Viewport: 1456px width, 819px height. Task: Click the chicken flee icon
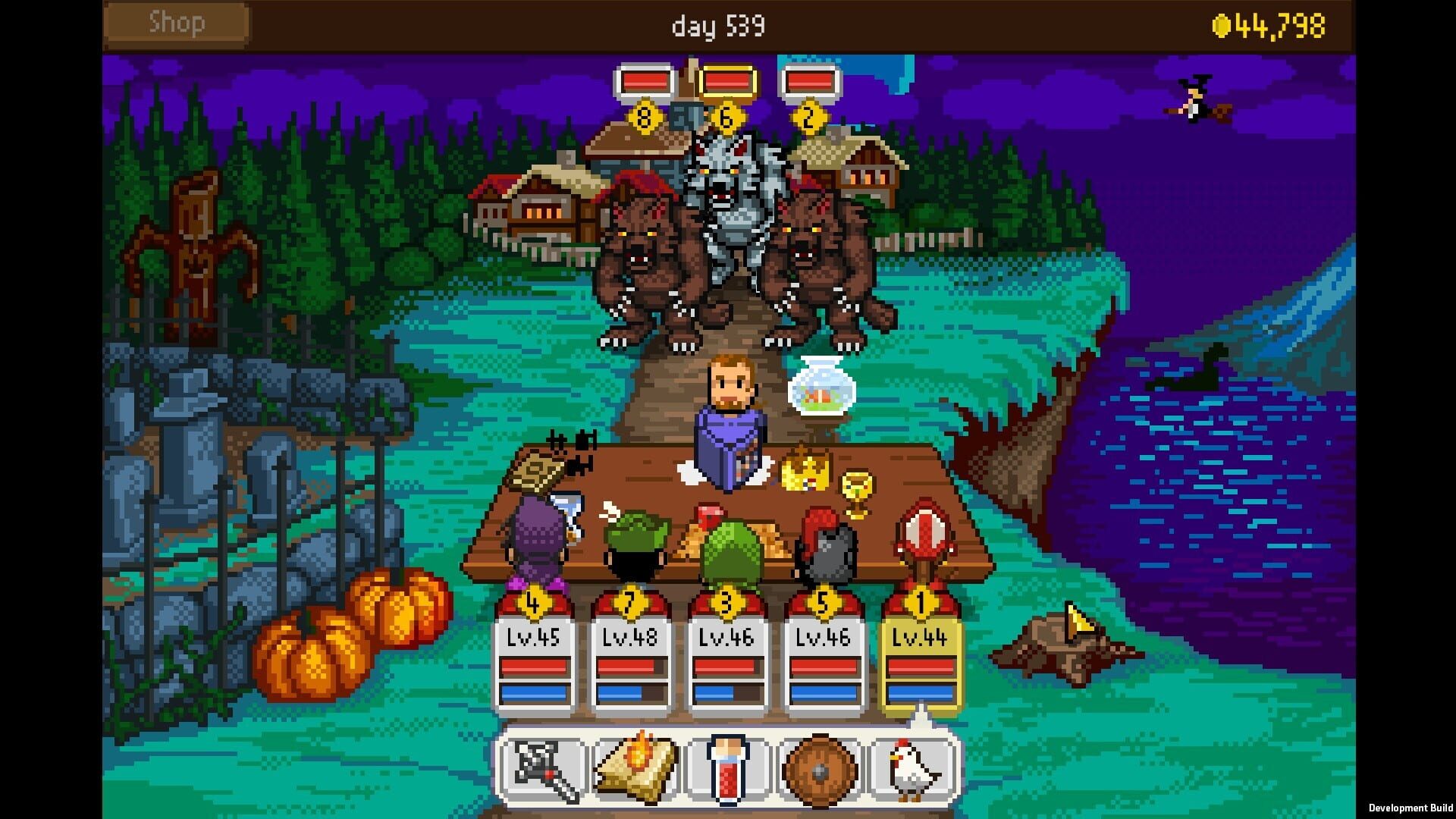pos(914,766)
